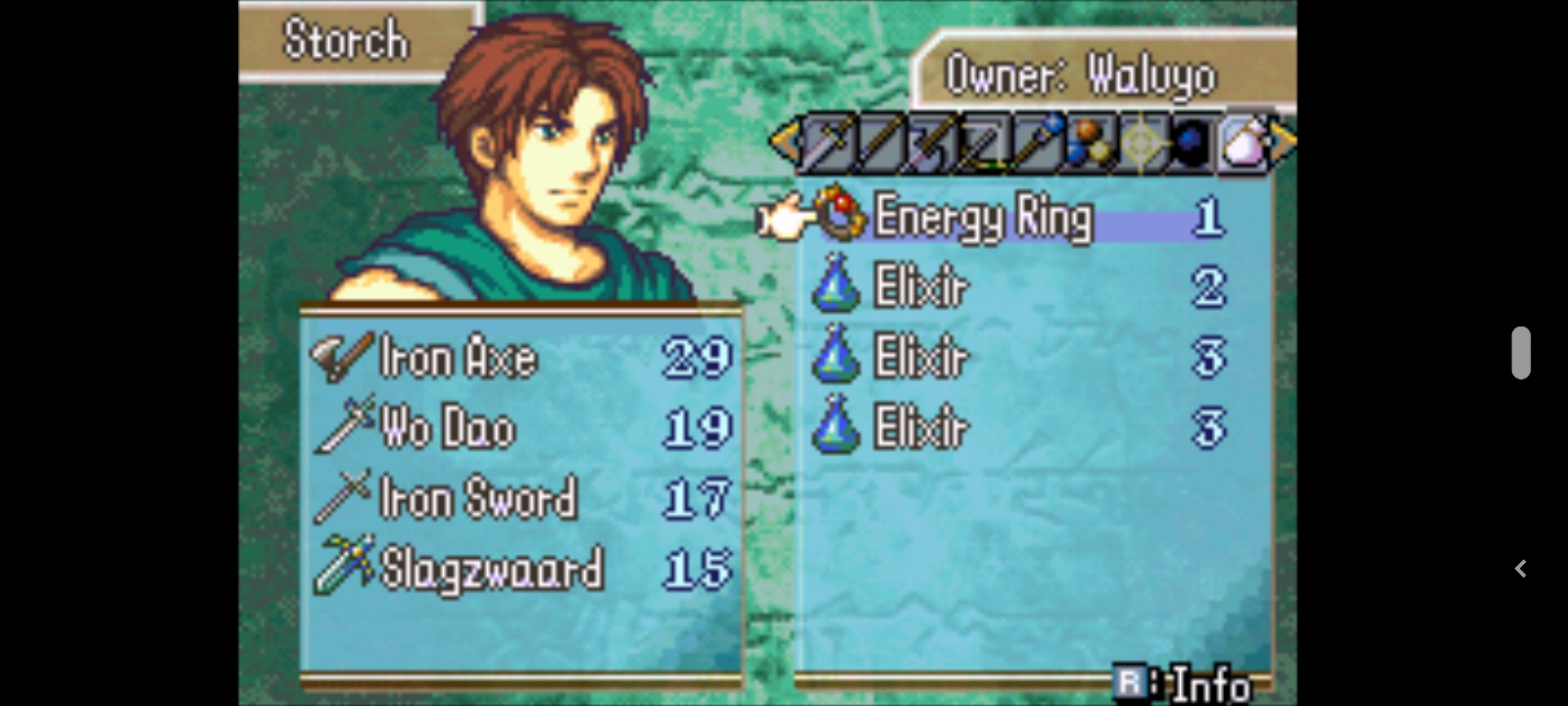Click the Elixir flask icon
Screen dimensions: 1568x706
835,287
